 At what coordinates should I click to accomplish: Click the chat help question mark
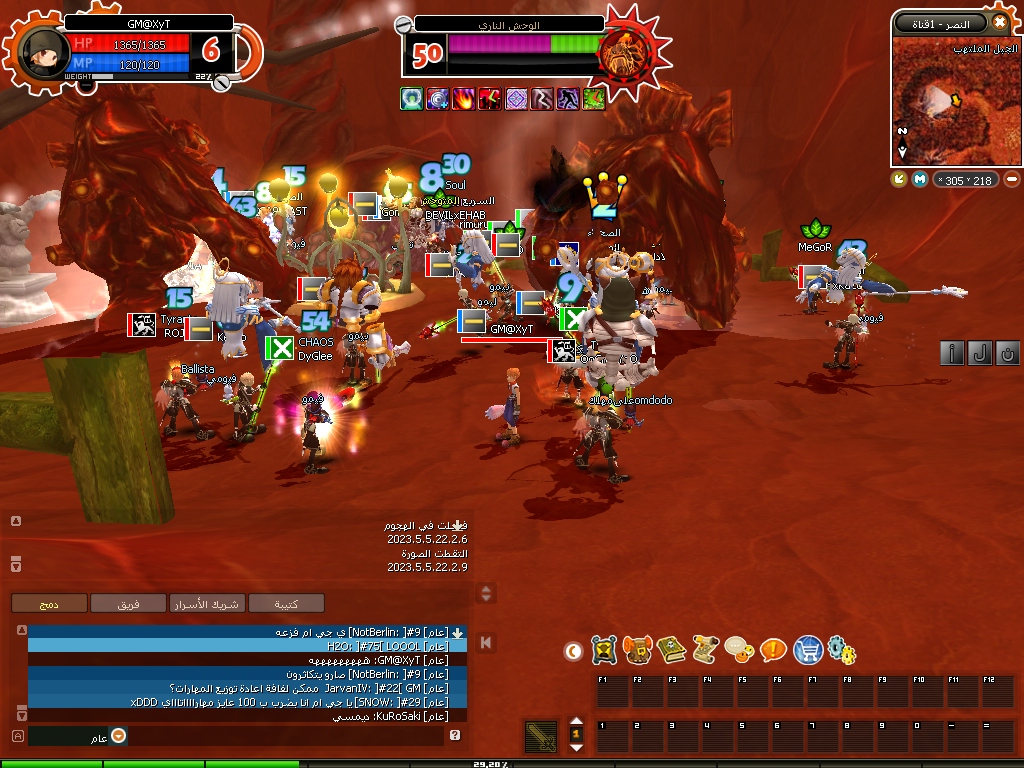455,735
